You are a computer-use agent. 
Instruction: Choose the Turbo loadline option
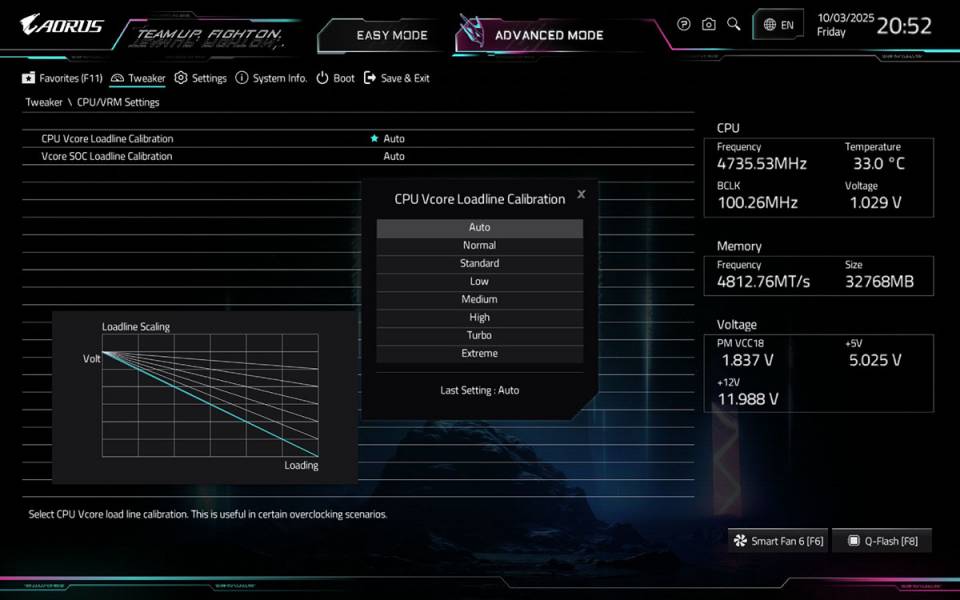[479, 336]
